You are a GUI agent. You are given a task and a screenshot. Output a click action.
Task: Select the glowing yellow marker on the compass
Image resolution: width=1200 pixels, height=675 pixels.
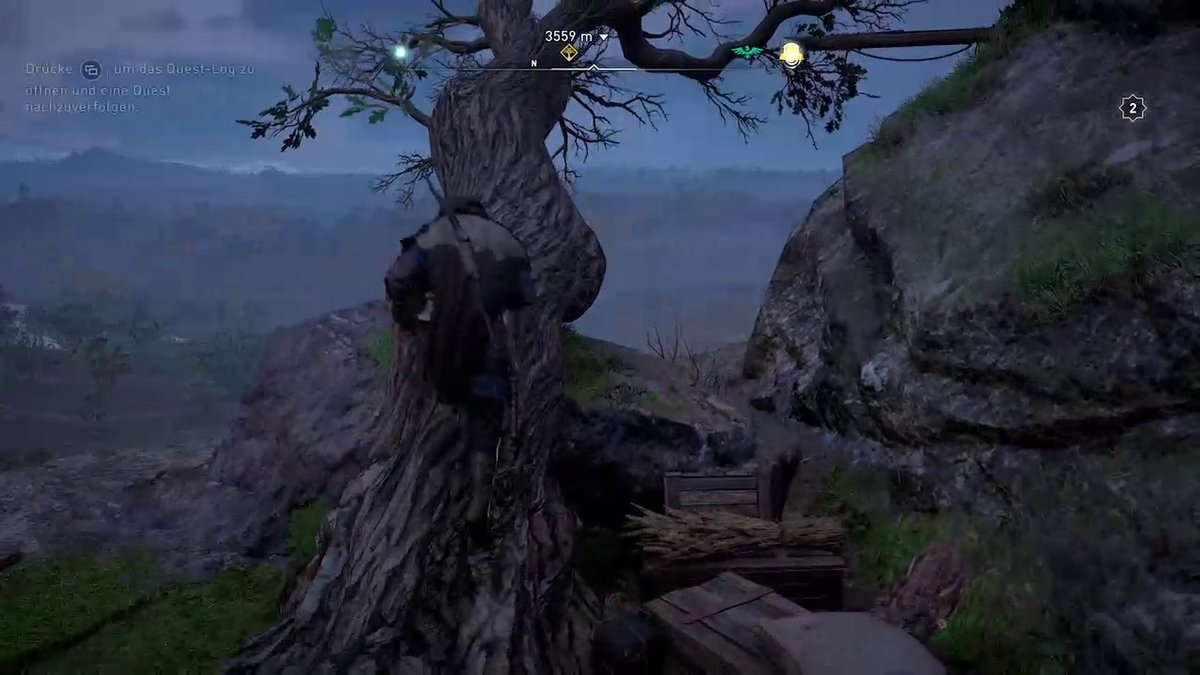(792, 53)
